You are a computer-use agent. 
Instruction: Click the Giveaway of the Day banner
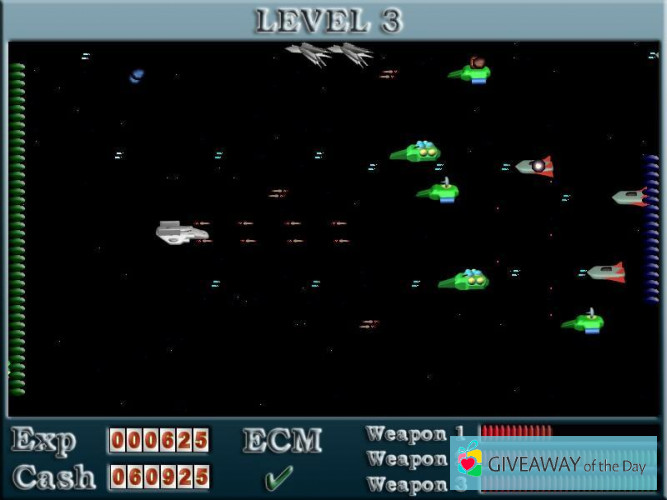pyautogui.click(x=556, y=463)
